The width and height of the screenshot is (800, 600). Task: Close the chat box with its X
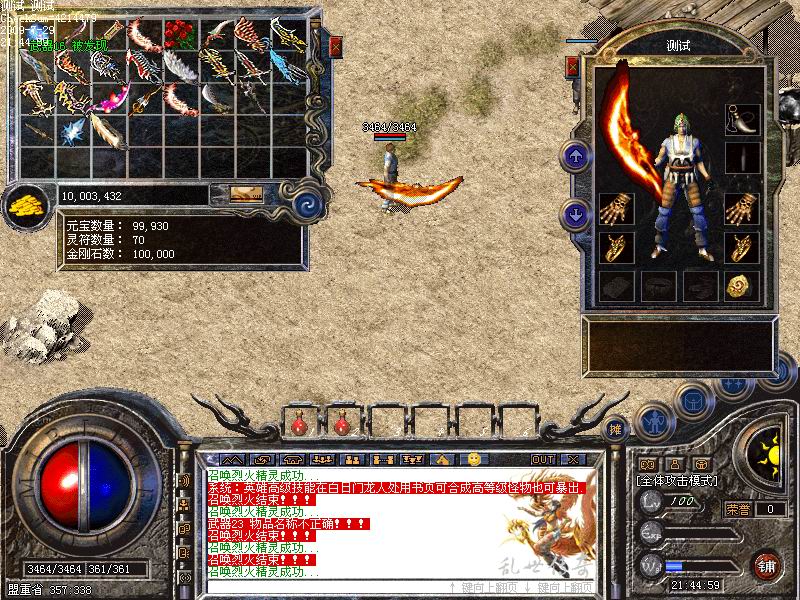click(572, 459)
